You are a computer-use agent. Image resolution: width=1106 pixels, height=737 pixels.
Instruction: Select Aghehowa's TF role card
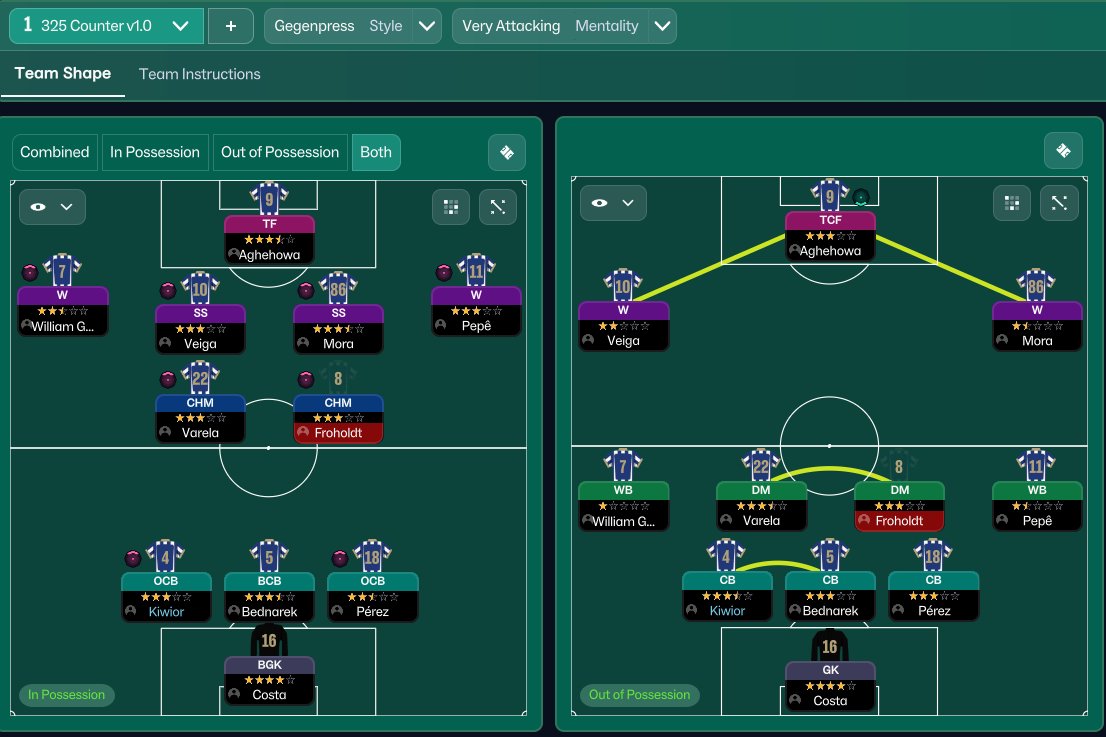(x=269, y=239)
